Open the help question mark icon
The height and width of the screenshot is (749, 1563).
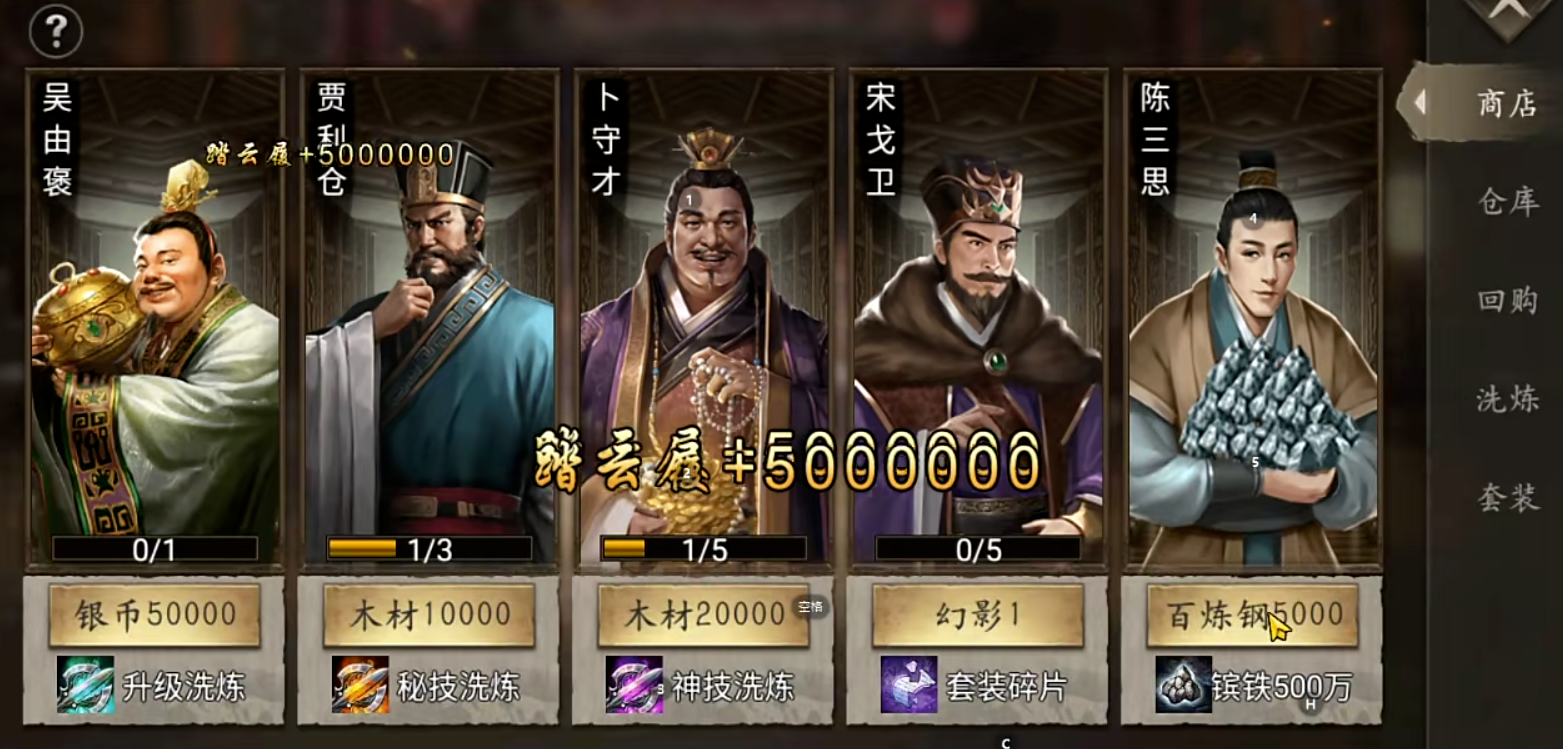[56, 31]
